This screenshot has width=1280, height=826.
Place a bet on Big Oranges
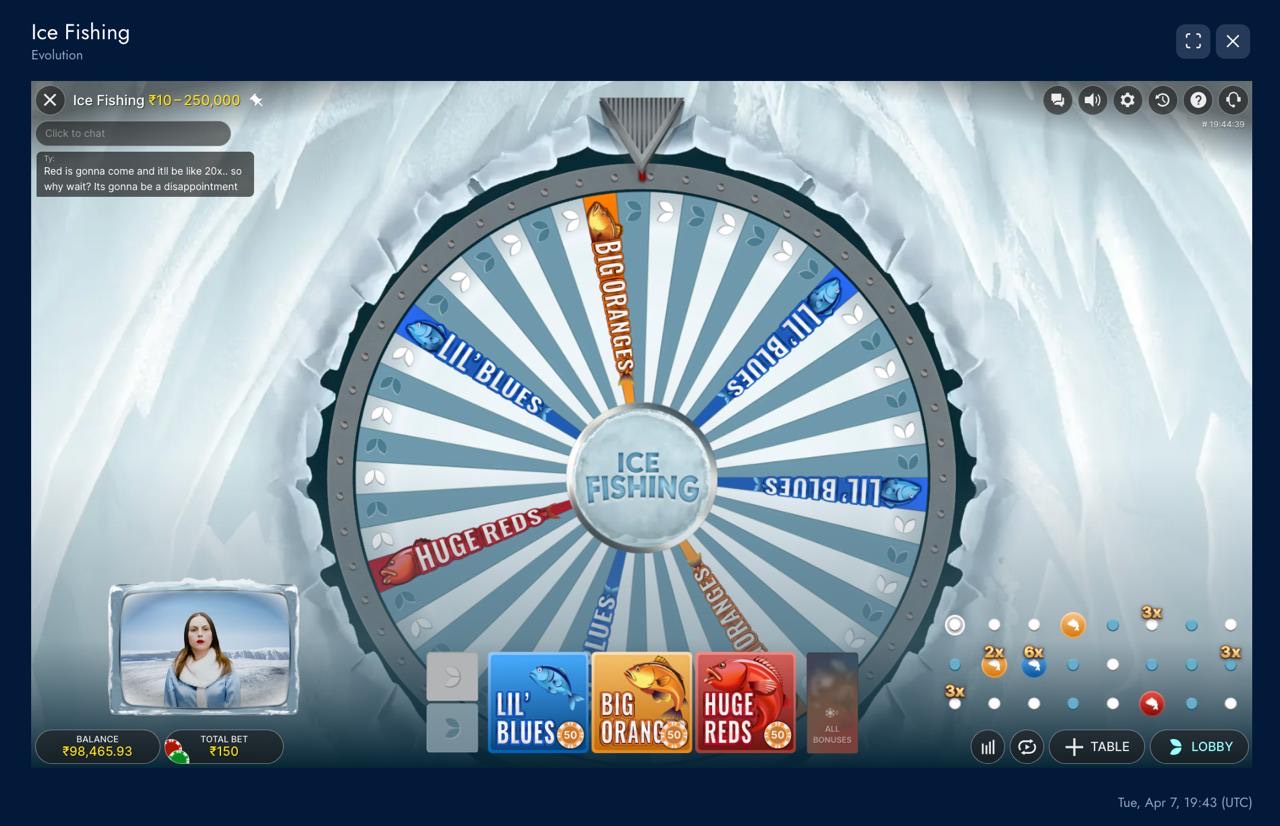coord(641,701)
